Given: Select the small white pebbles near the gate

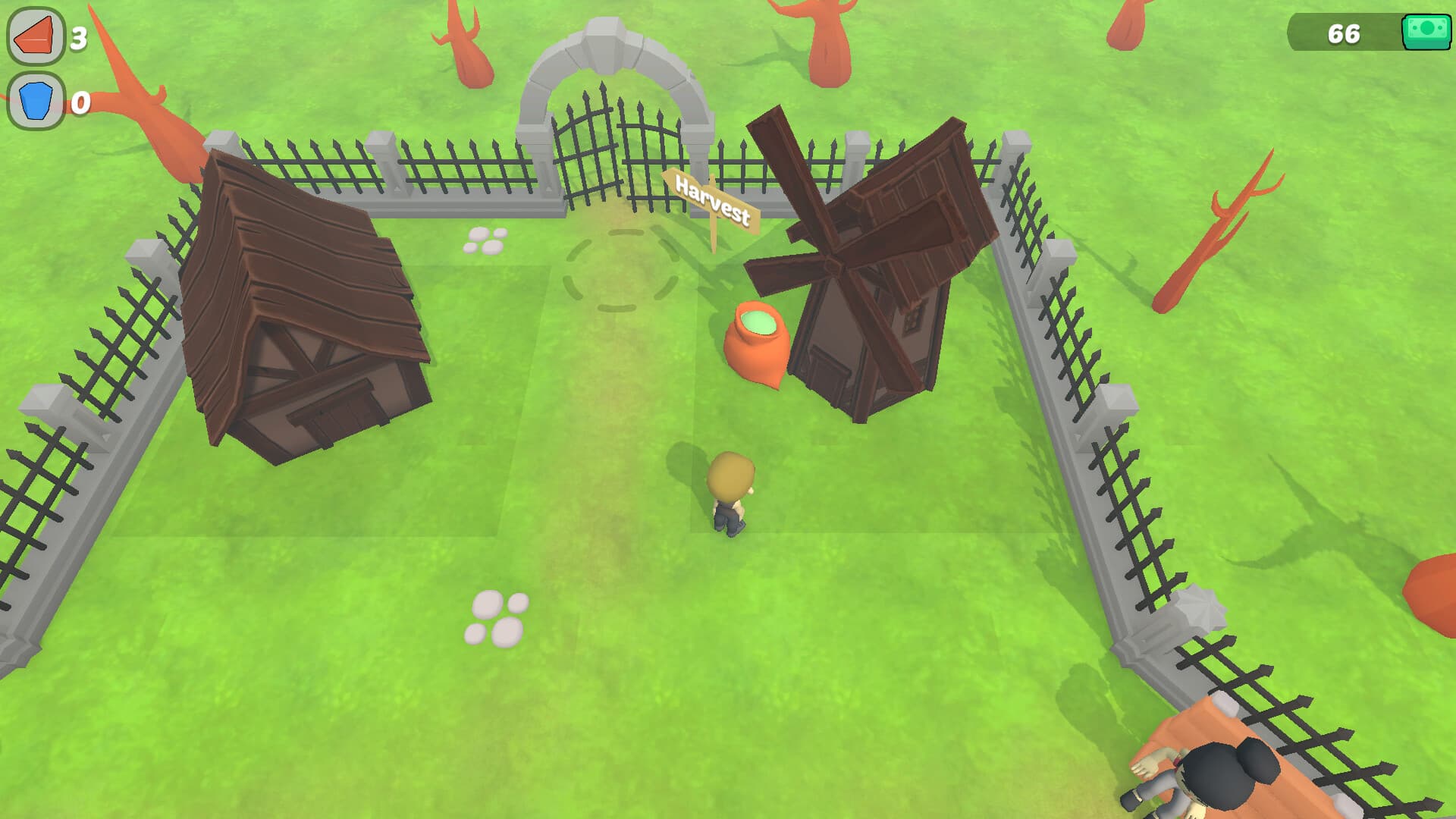Looking at the screenshot, I should (x=485, y=239).
